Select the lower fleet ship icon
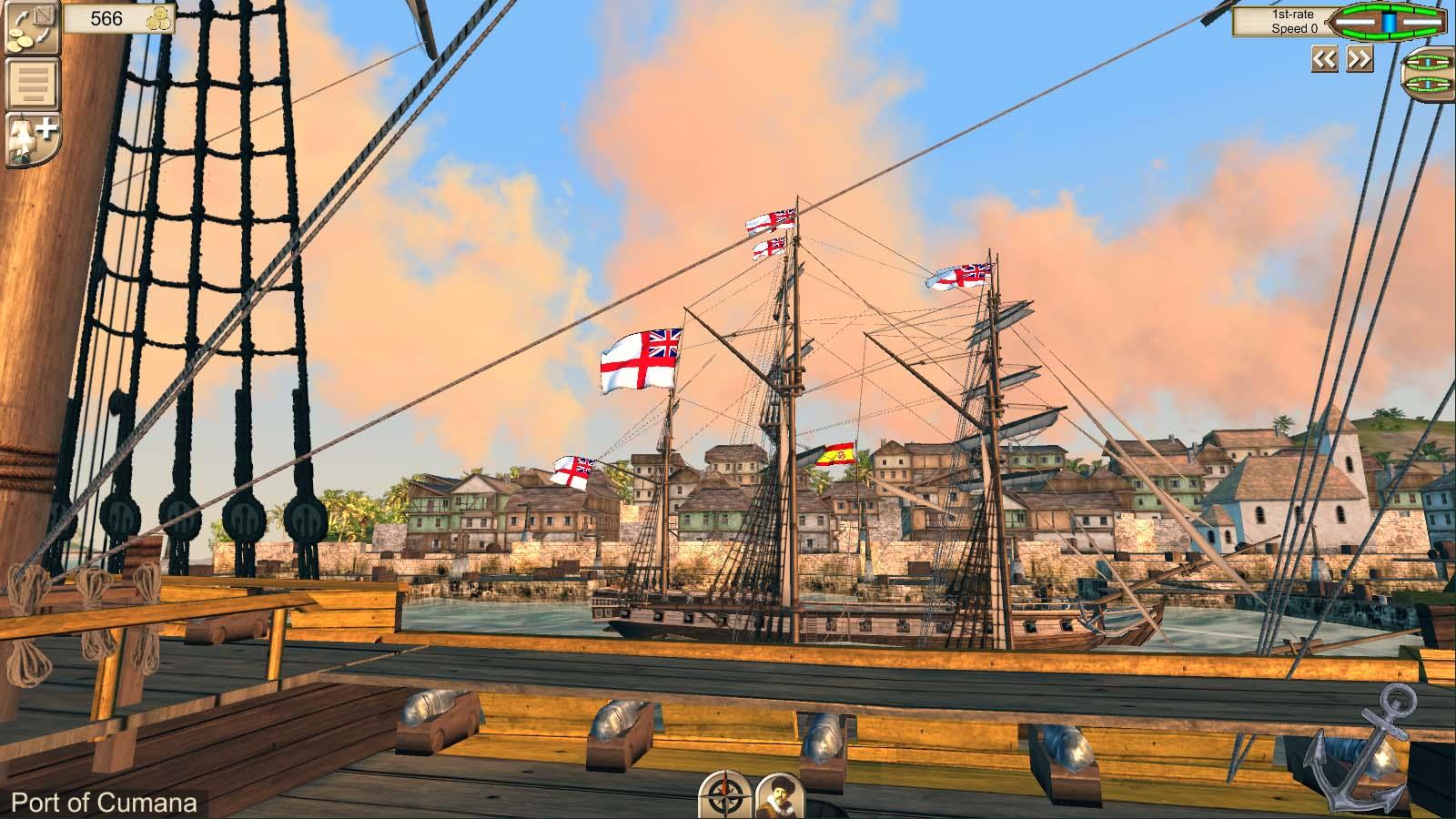This screenshot has height=819, width=1456. [1427, 85]
